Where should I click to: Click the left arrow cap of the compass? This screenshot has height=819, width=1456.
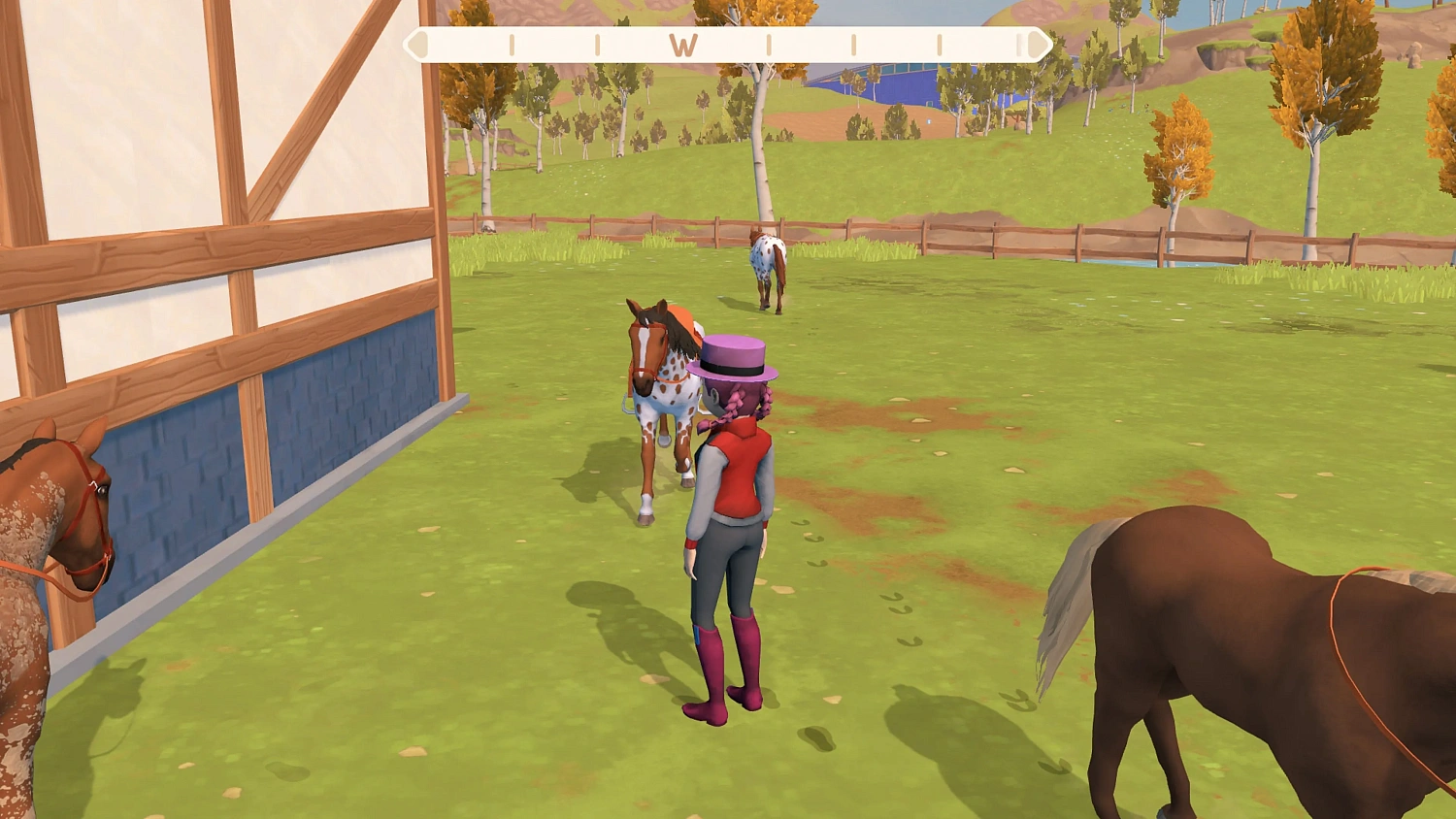tap(418, 44)
